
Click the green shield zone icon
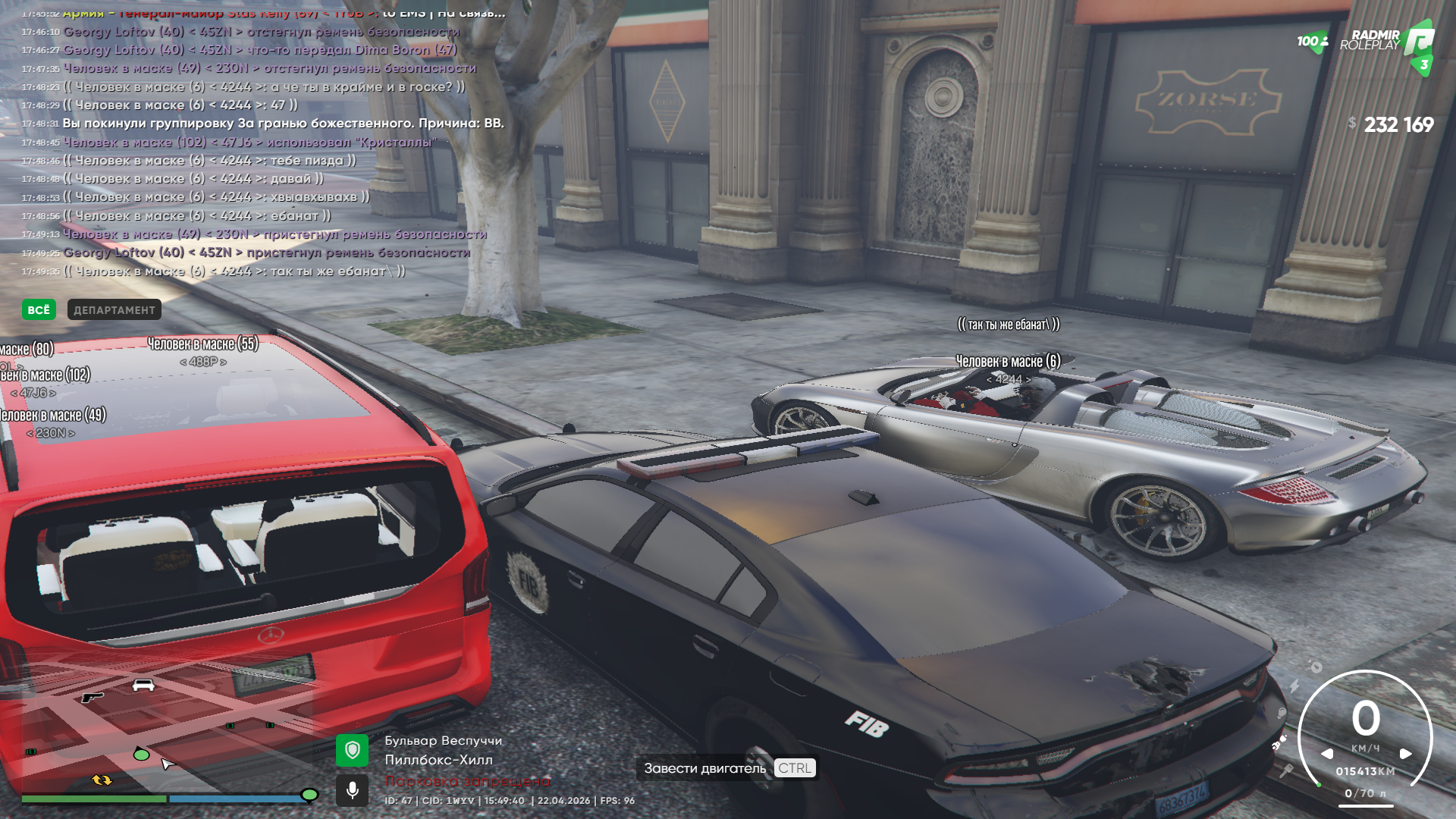coord(352,751)
